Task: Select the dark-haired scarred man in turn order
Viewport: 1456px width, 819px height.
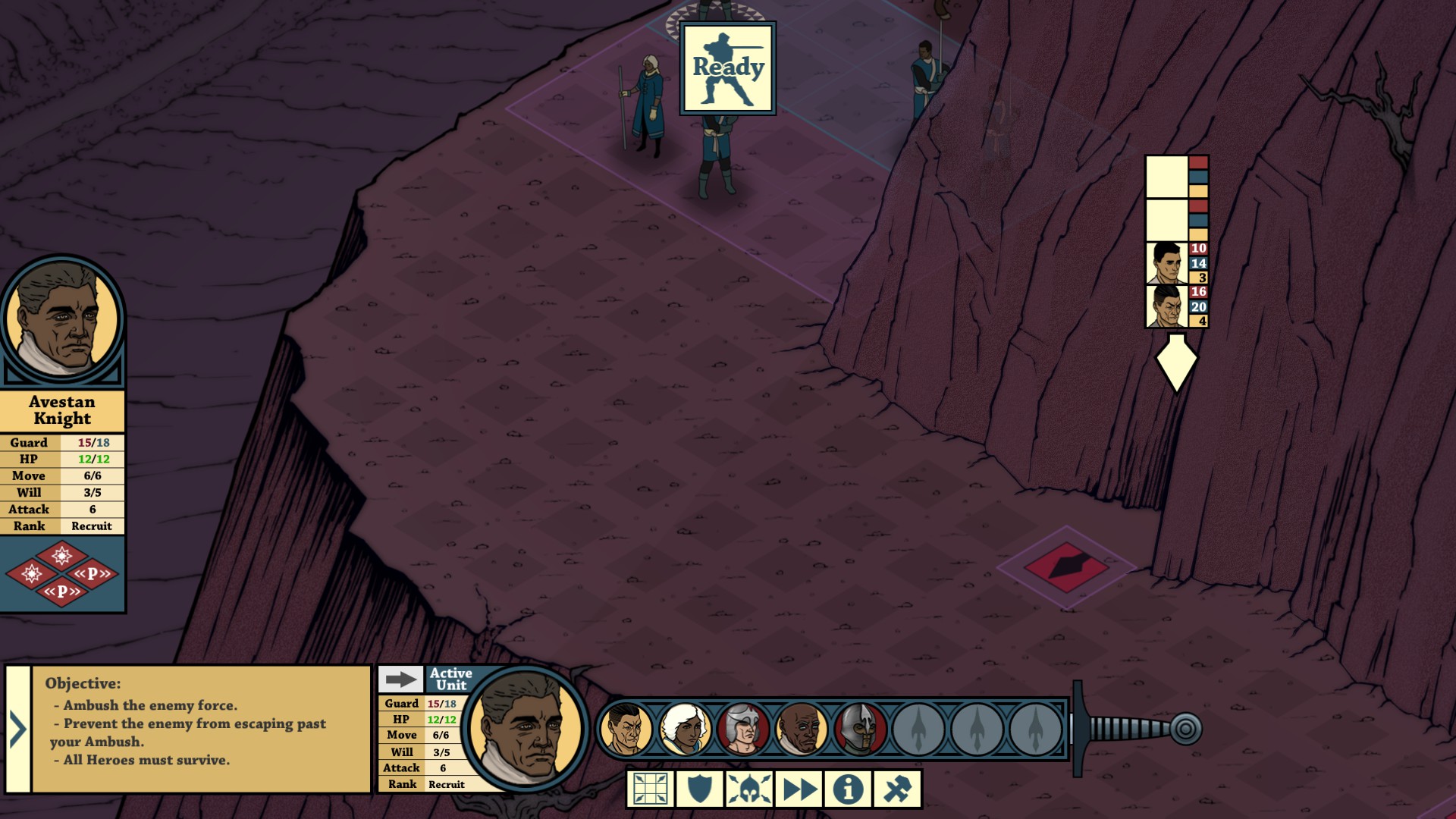Action: [x=626, y=730]
